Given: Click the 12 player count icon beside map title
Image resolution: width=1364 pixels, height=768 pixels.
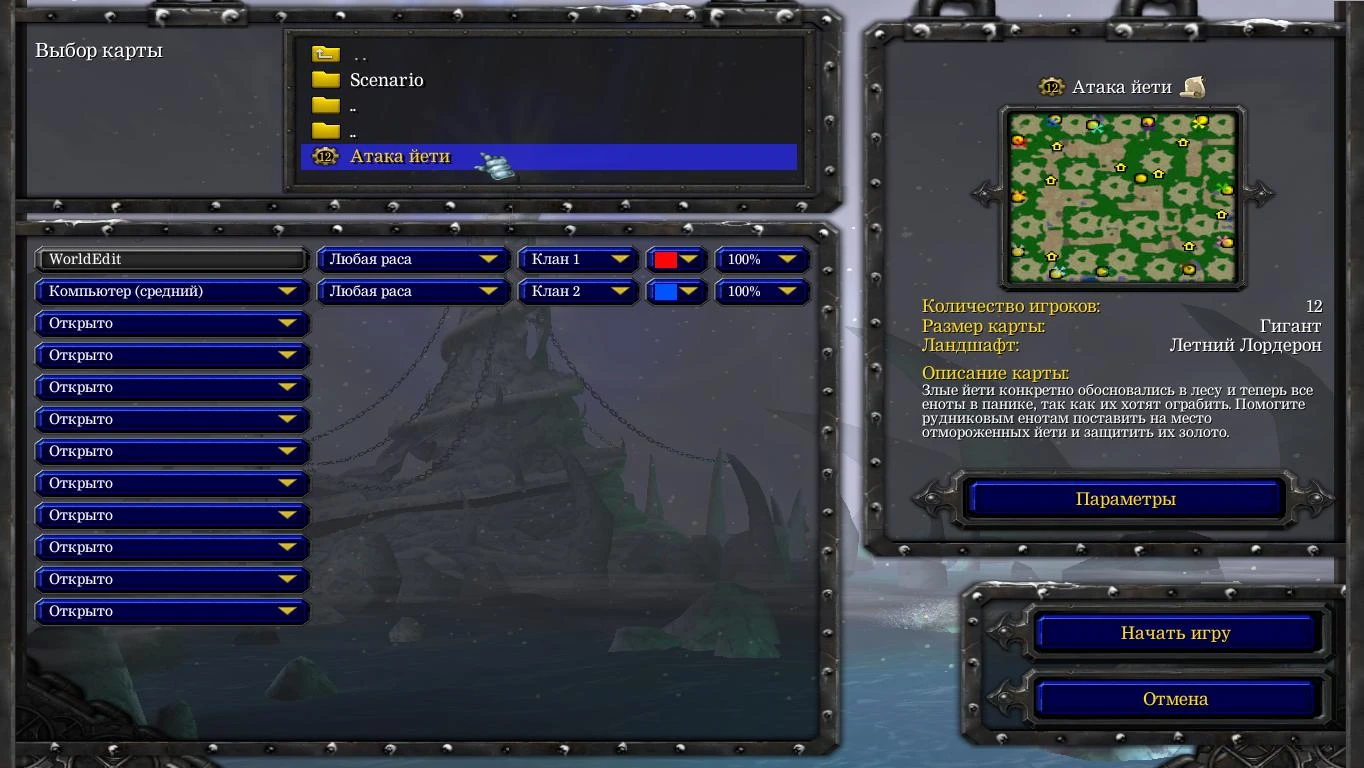Looking at the screenshot, I should click(x=1052, y=87).
